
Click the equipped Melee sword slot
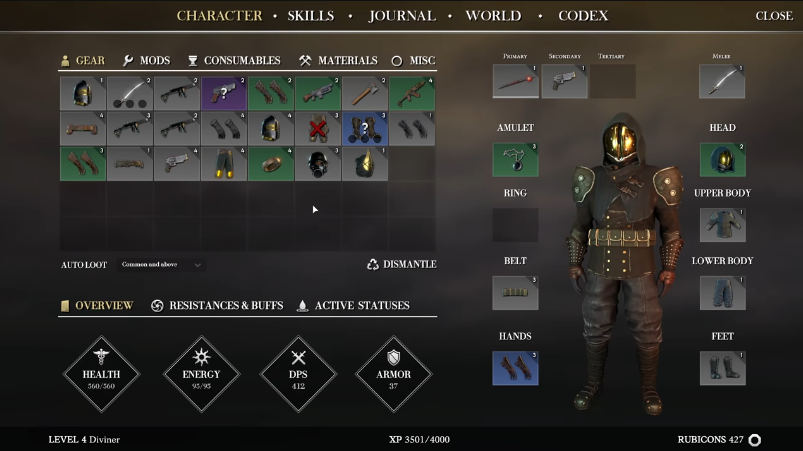pos(722,82)
